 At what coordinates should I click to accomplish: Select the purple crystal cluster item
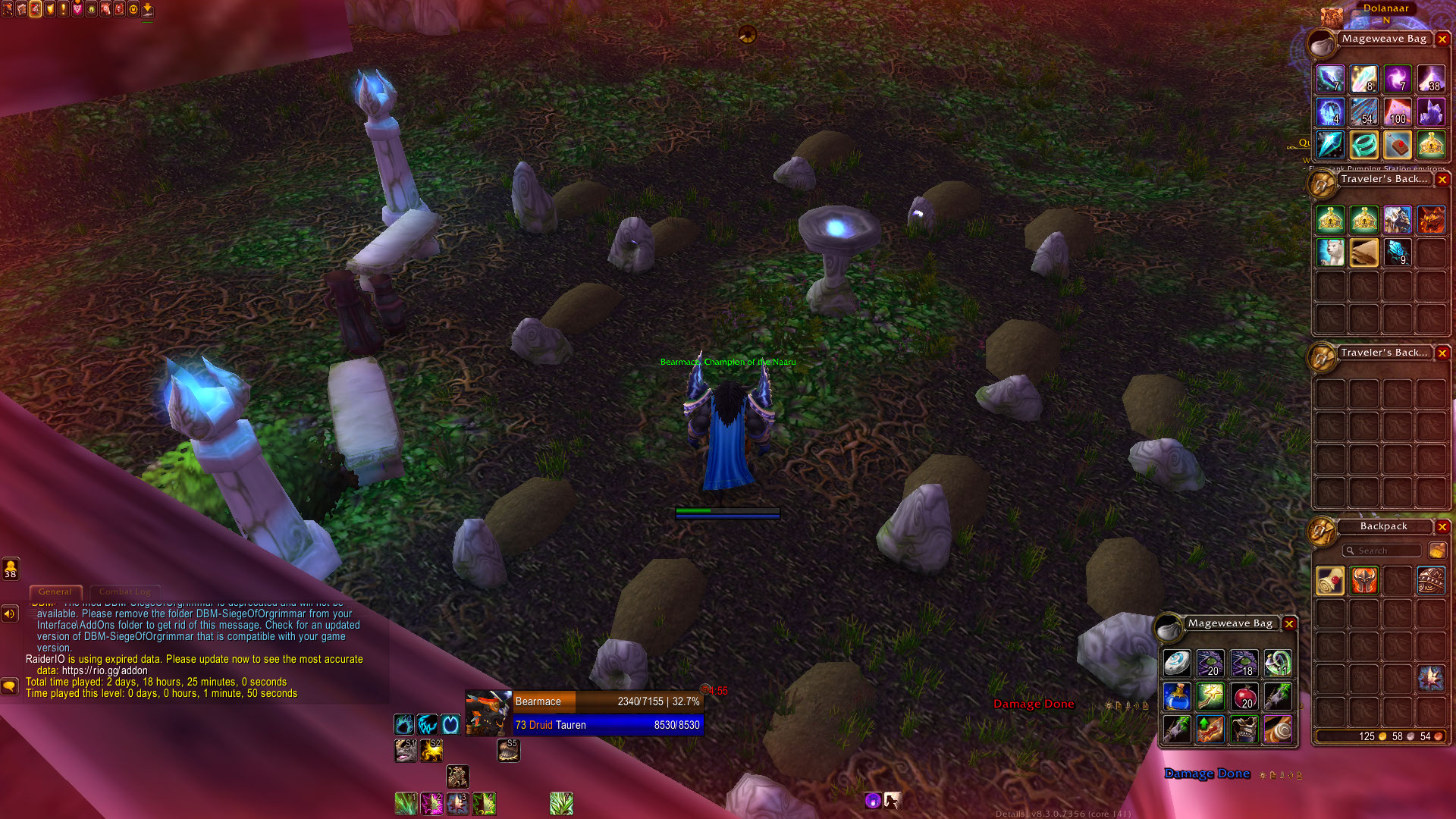tap(1430, 112)
